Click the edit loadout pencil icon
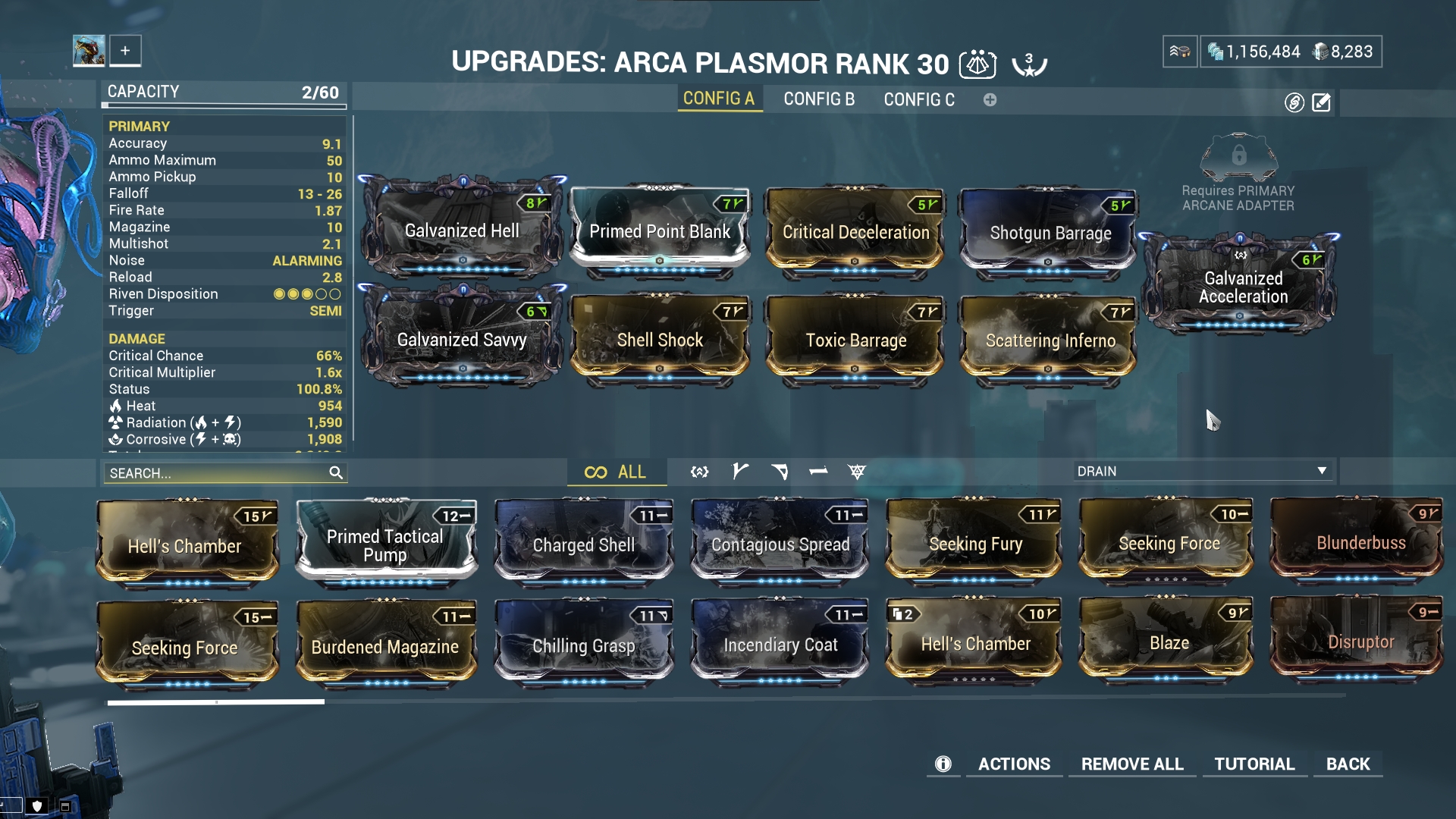Screen dimensions: 1456x819 pos(1323,102)
